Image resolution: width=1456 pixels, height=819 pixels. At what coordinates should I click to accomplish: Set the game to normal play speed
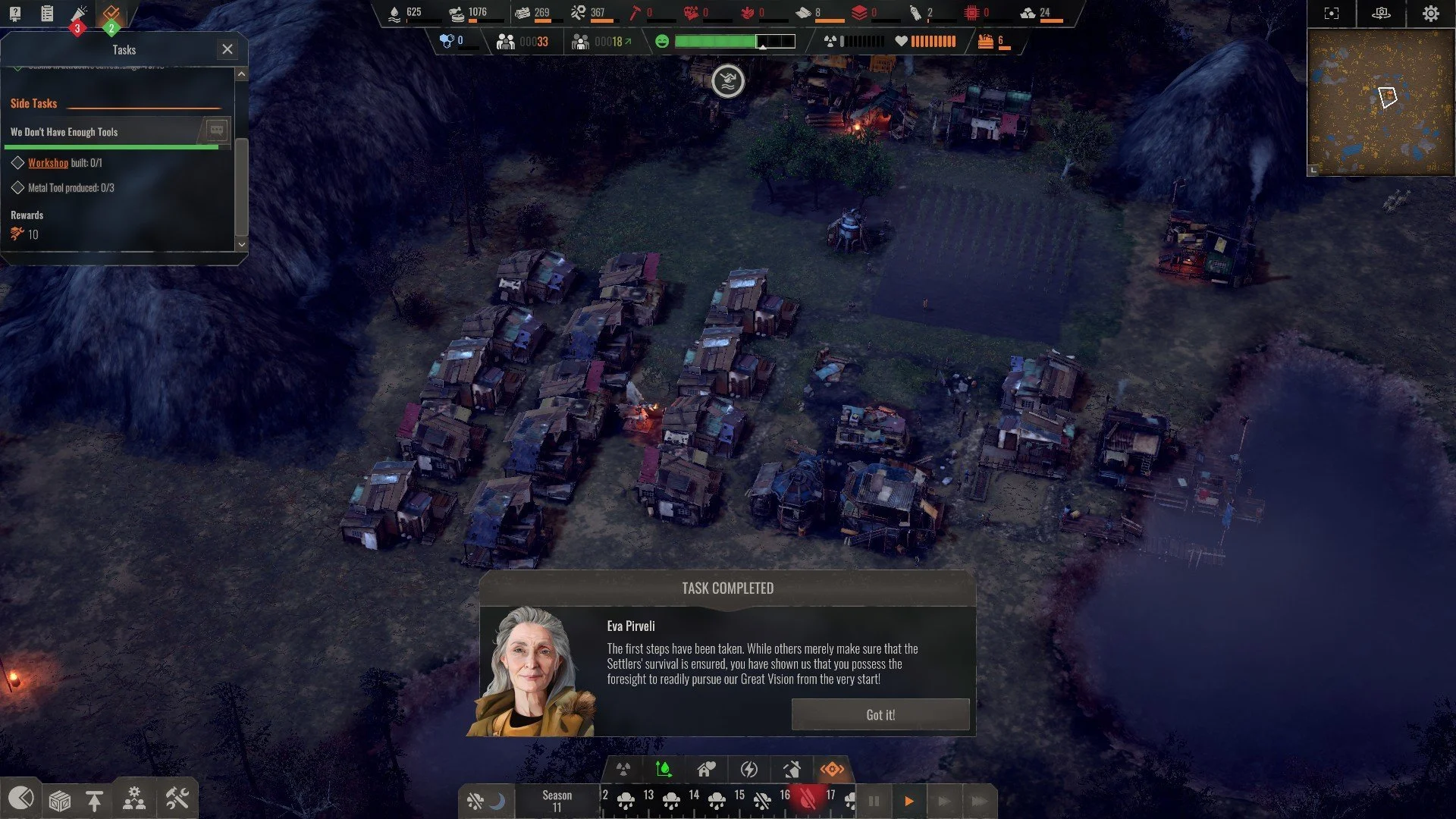[x=908, y=801]
